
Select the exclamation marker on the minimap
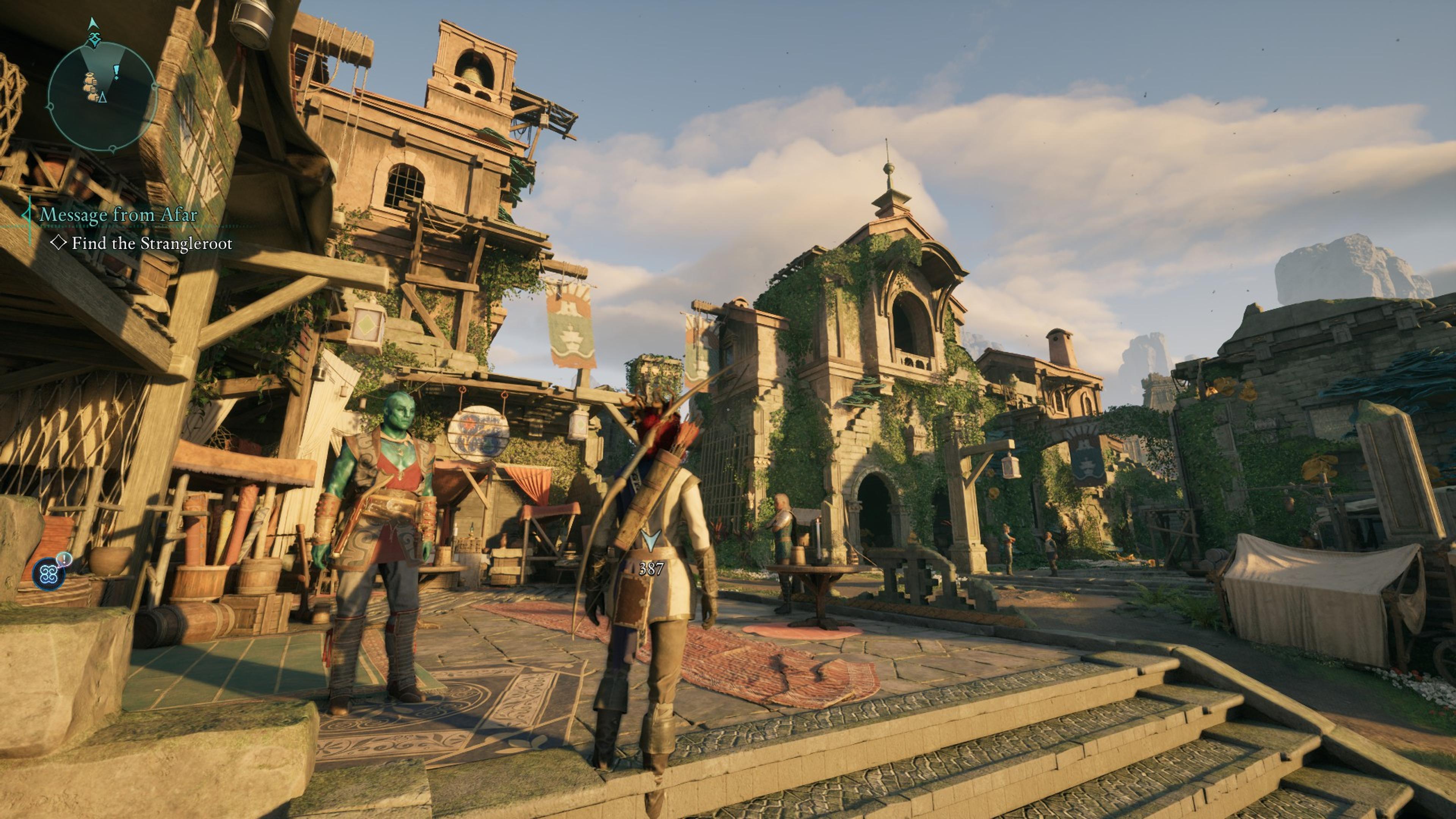(x=116, y=71)
